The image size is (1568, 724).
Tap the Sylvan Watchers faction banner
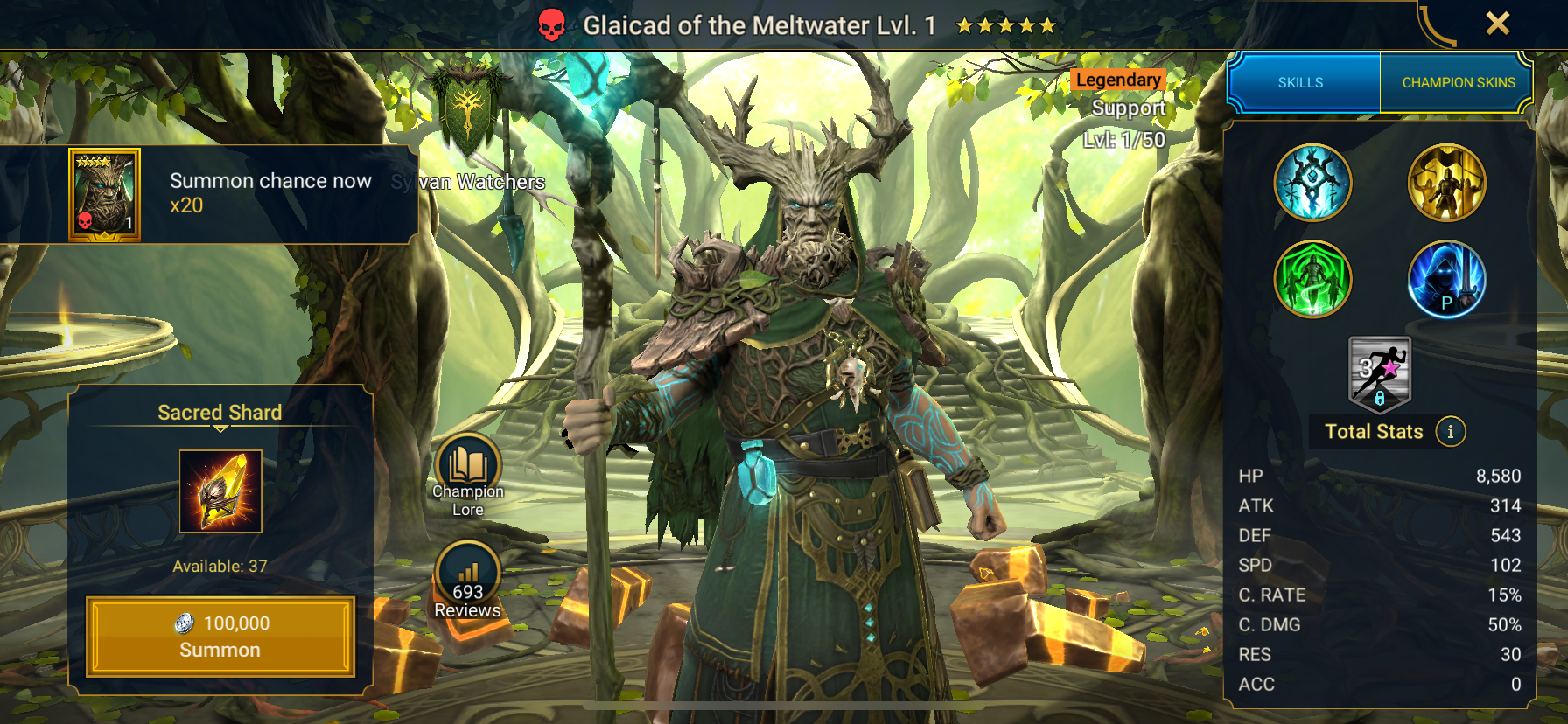[467, 109]
